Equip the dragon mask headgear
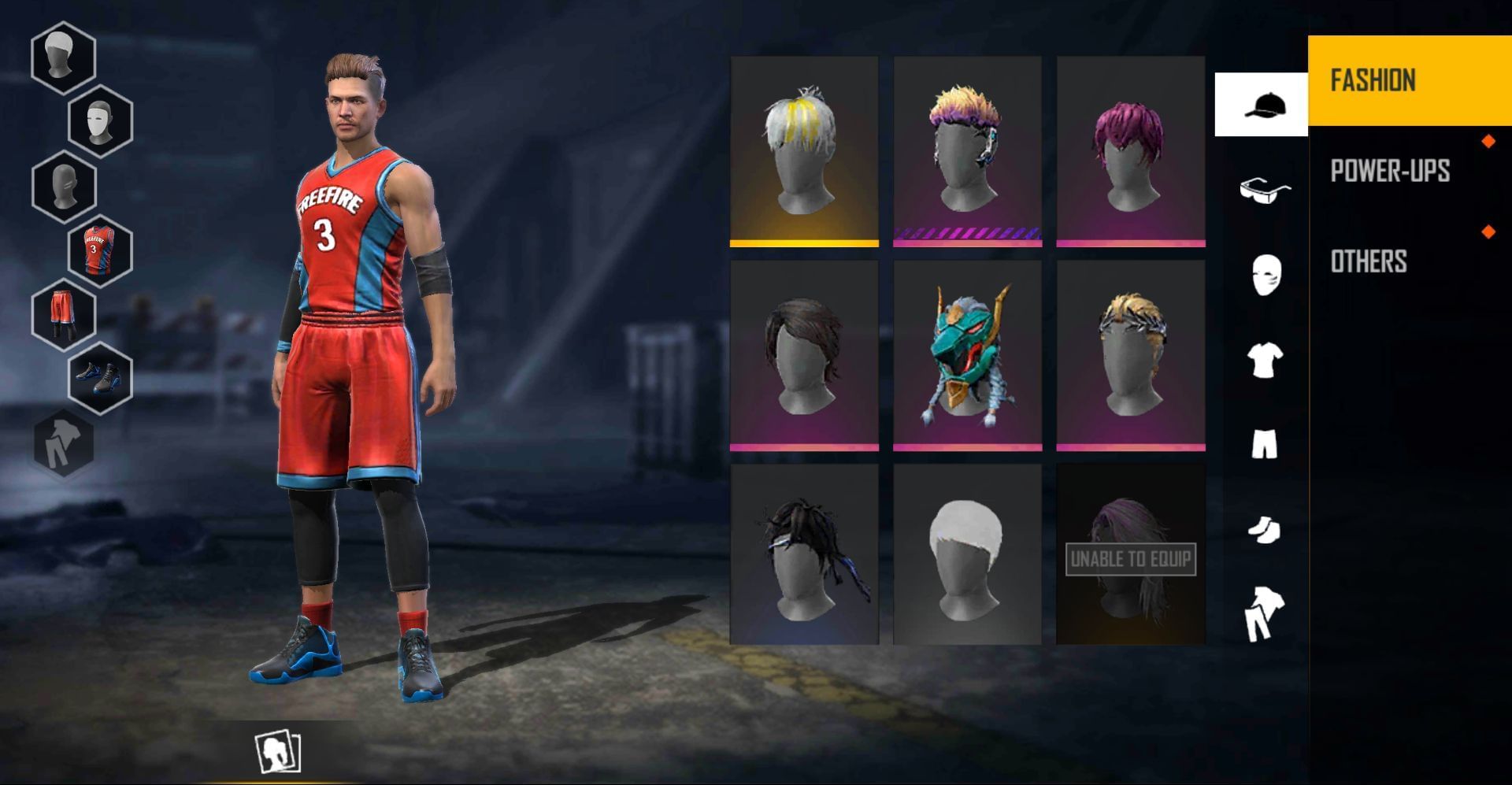This screenshot has width=1512, height=785. pos(966,354)
